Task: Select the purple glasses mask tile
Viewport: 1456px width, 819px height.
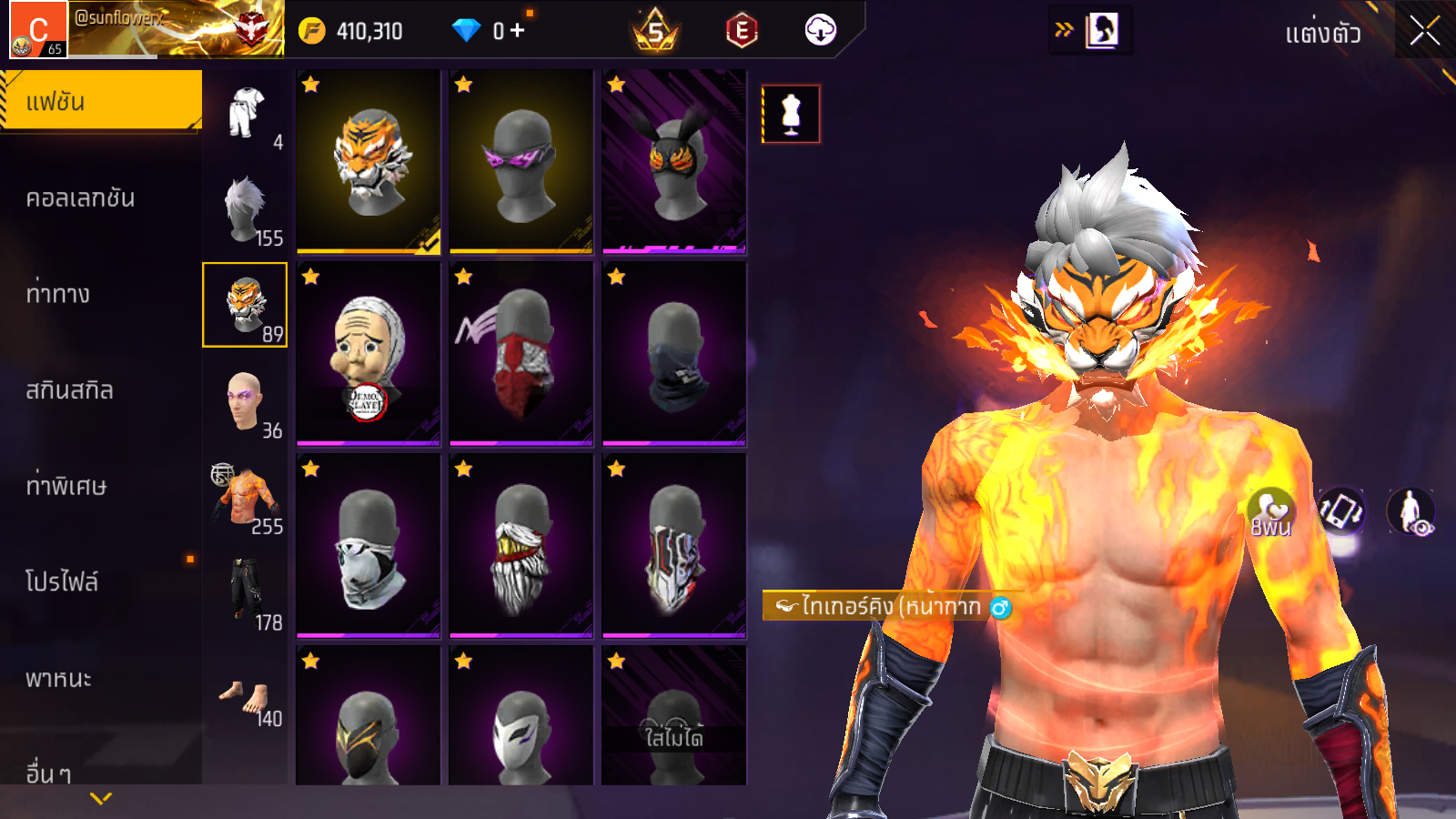Action: pos(521,161)
